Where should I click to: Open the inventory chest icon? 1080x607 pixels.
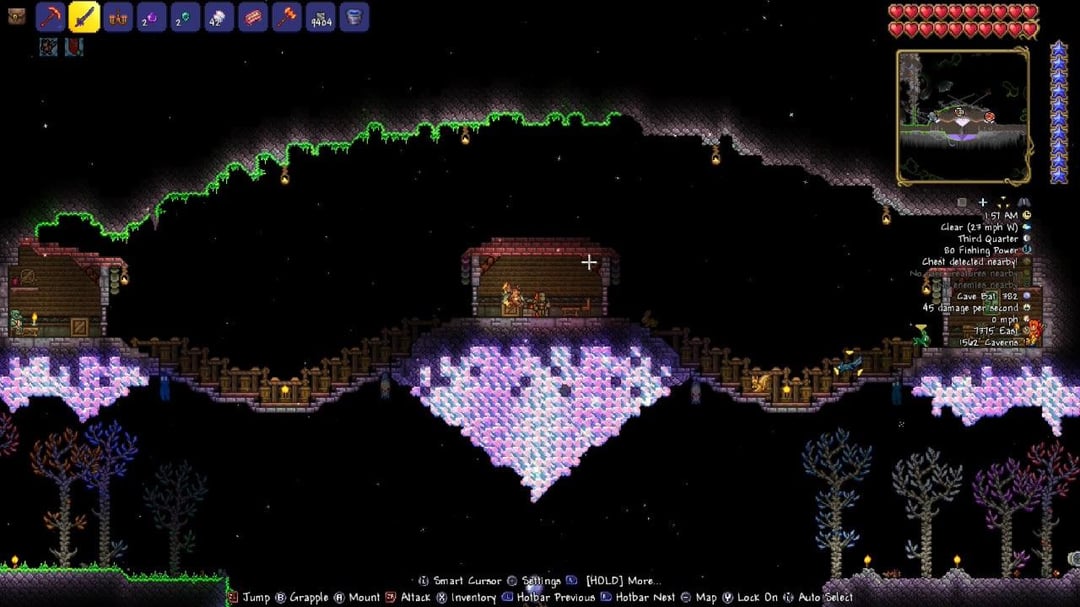[16, 16]
